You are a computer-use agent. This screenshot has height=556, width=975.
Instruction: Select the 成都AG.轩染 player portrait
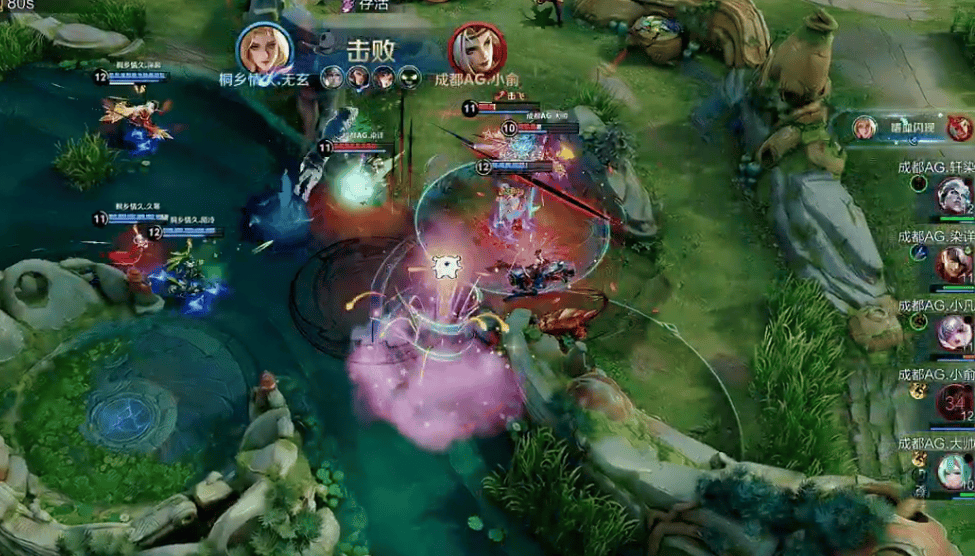pyautogui.click(x=953, y=195)
